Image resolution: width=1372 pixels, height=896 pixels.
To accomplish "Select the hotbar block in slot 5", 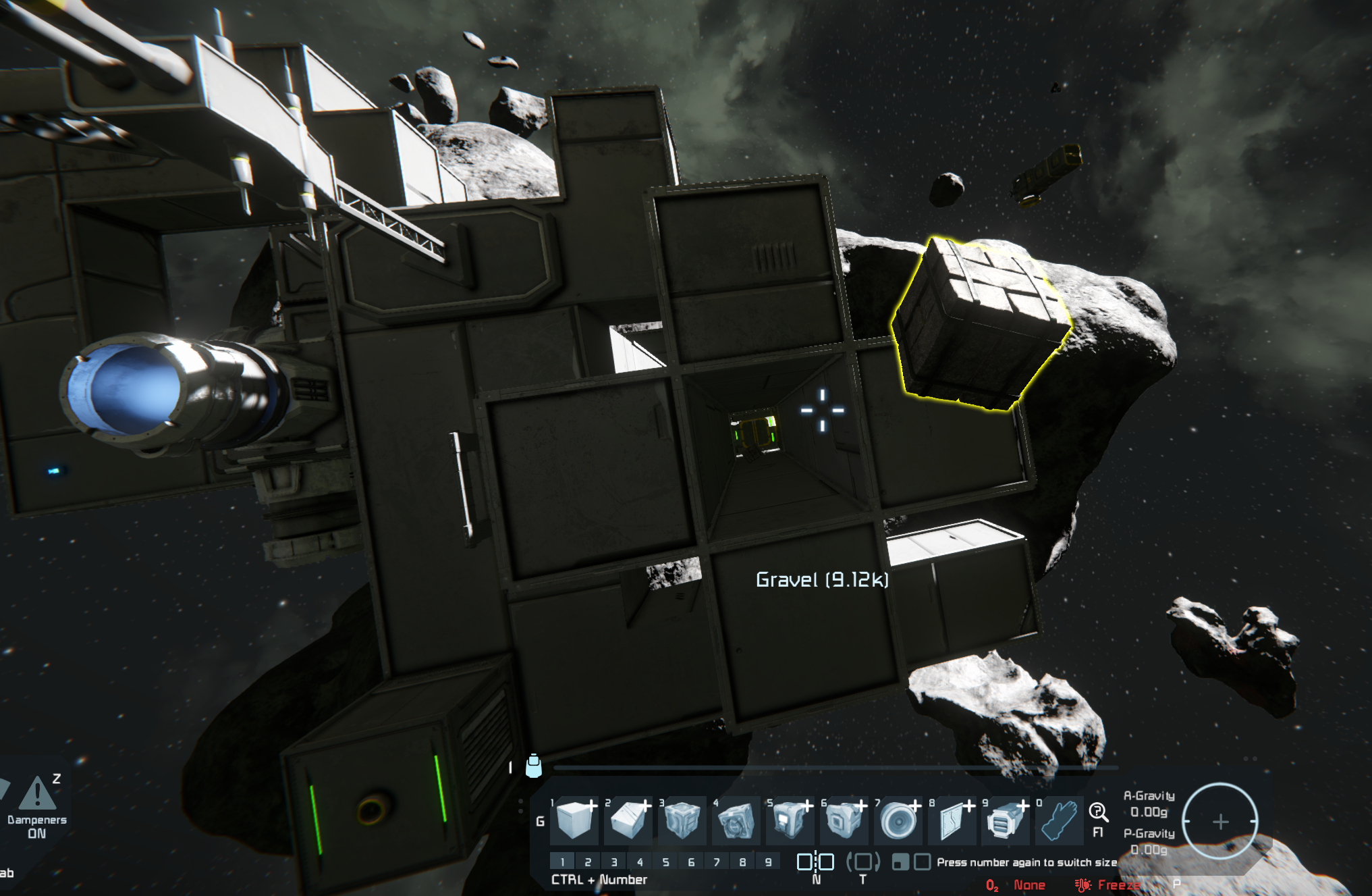I will coord(790,820).
